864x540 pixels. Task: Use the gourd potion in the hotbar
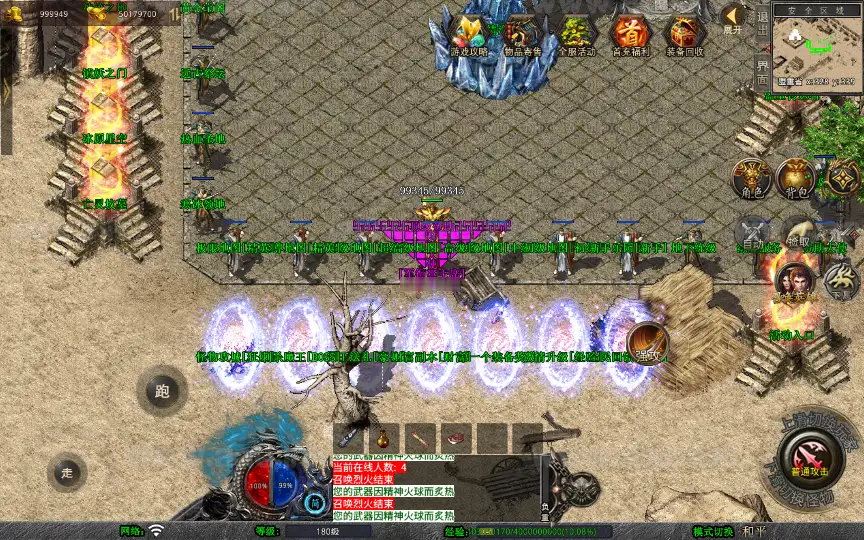[384, 437]
